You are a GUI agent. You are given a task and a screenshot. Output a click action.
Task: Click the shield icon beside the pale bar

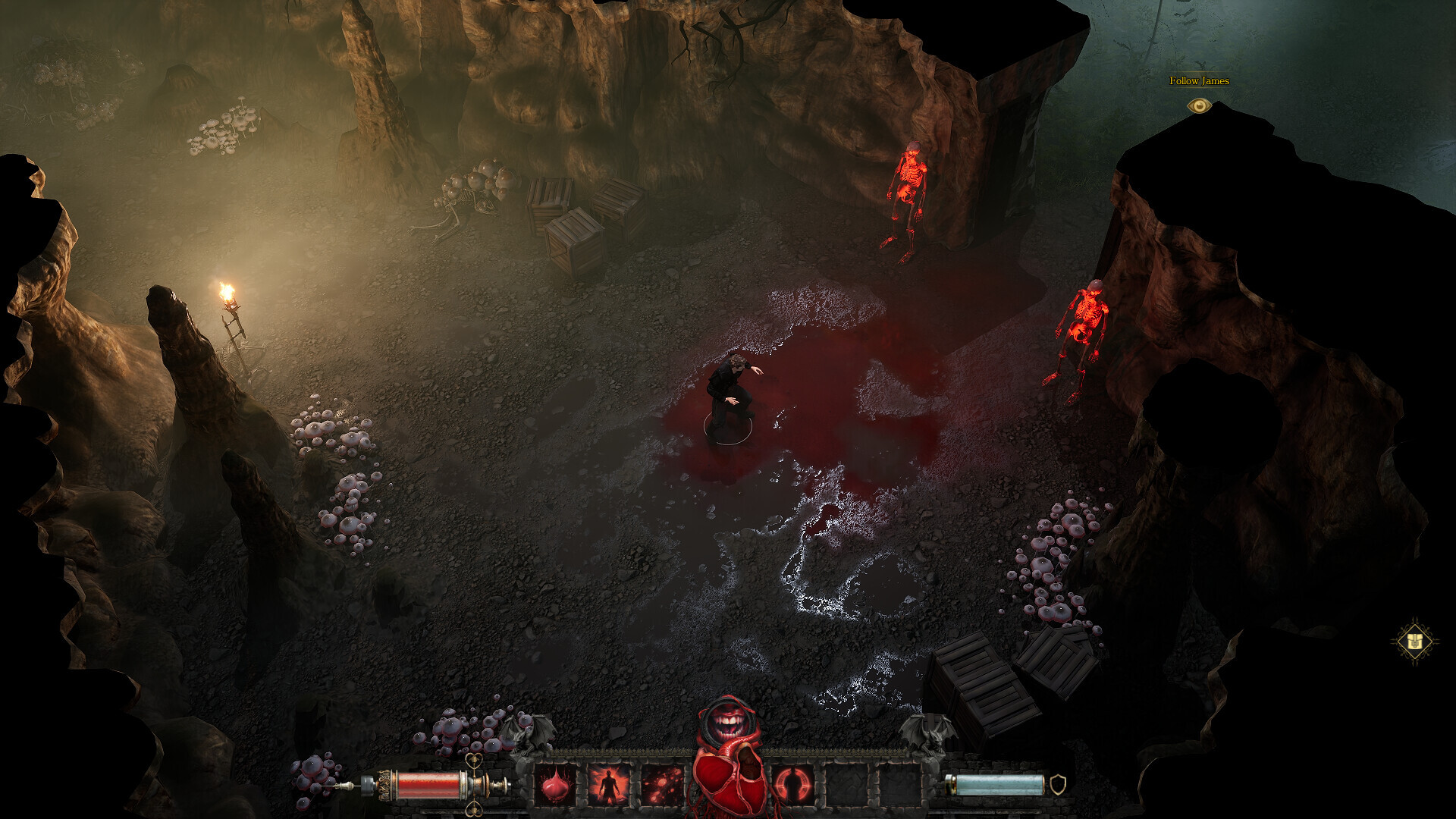(x=1058, y=784)
